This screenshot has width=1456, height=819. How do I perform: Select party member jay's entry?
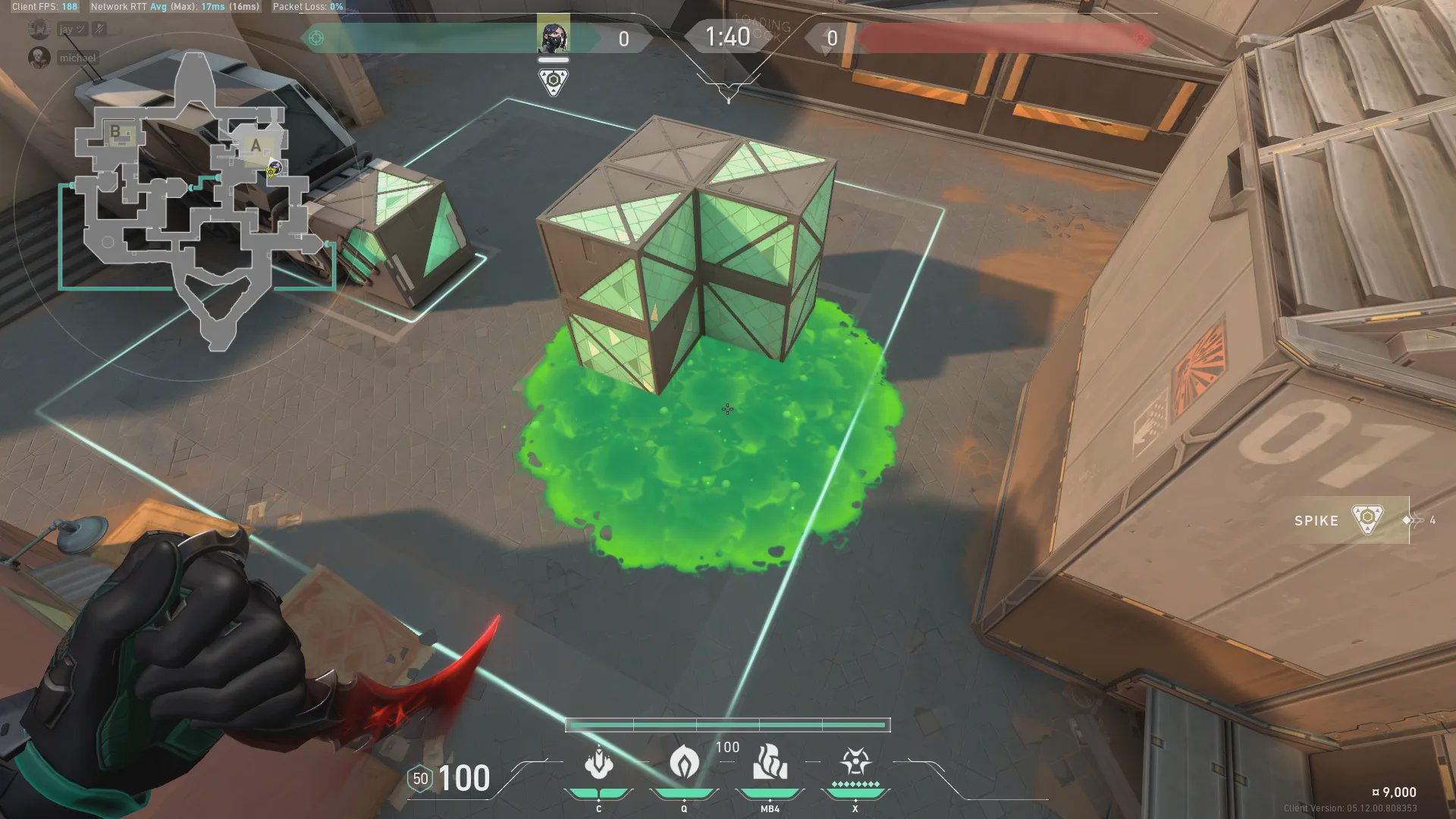click(x=66, y=30)
